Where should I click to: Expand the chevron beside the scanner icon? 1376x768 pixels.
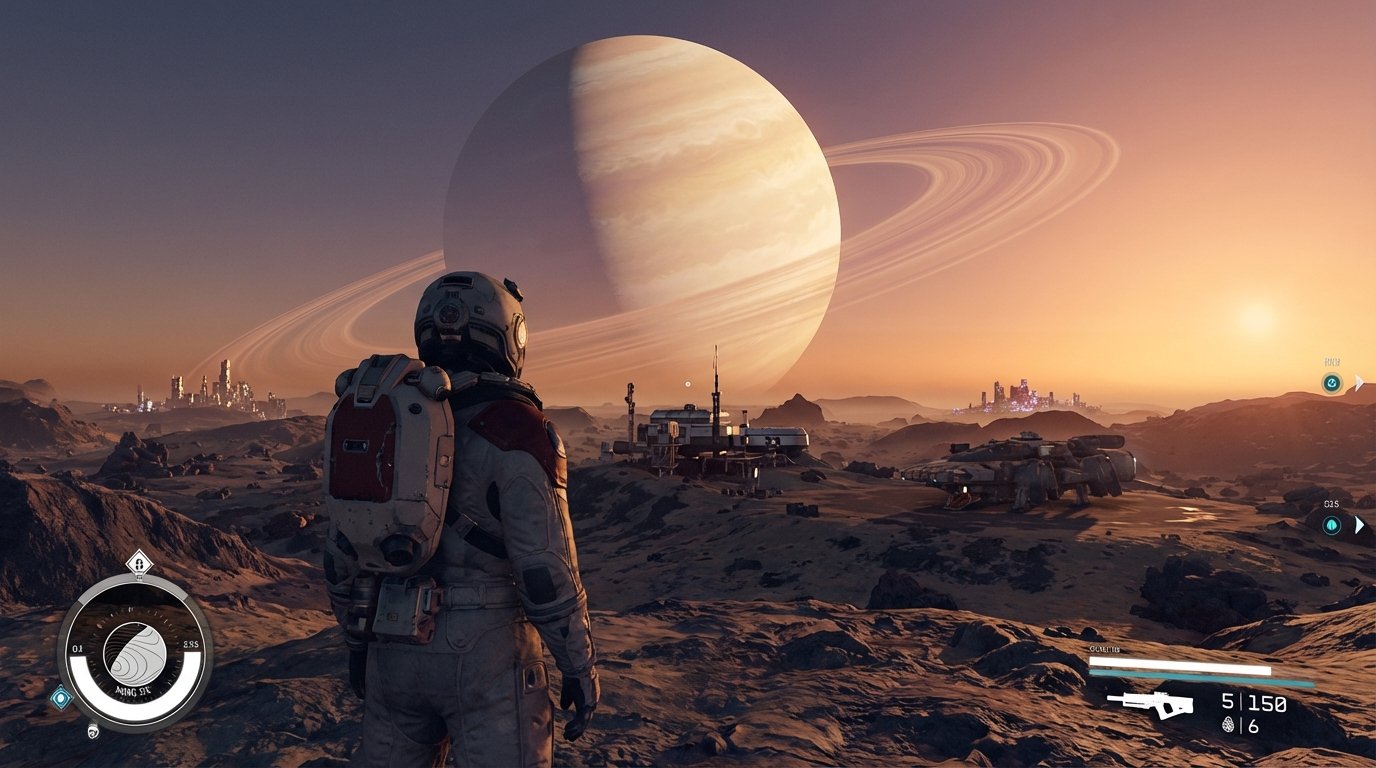[x=1358, y=380]
